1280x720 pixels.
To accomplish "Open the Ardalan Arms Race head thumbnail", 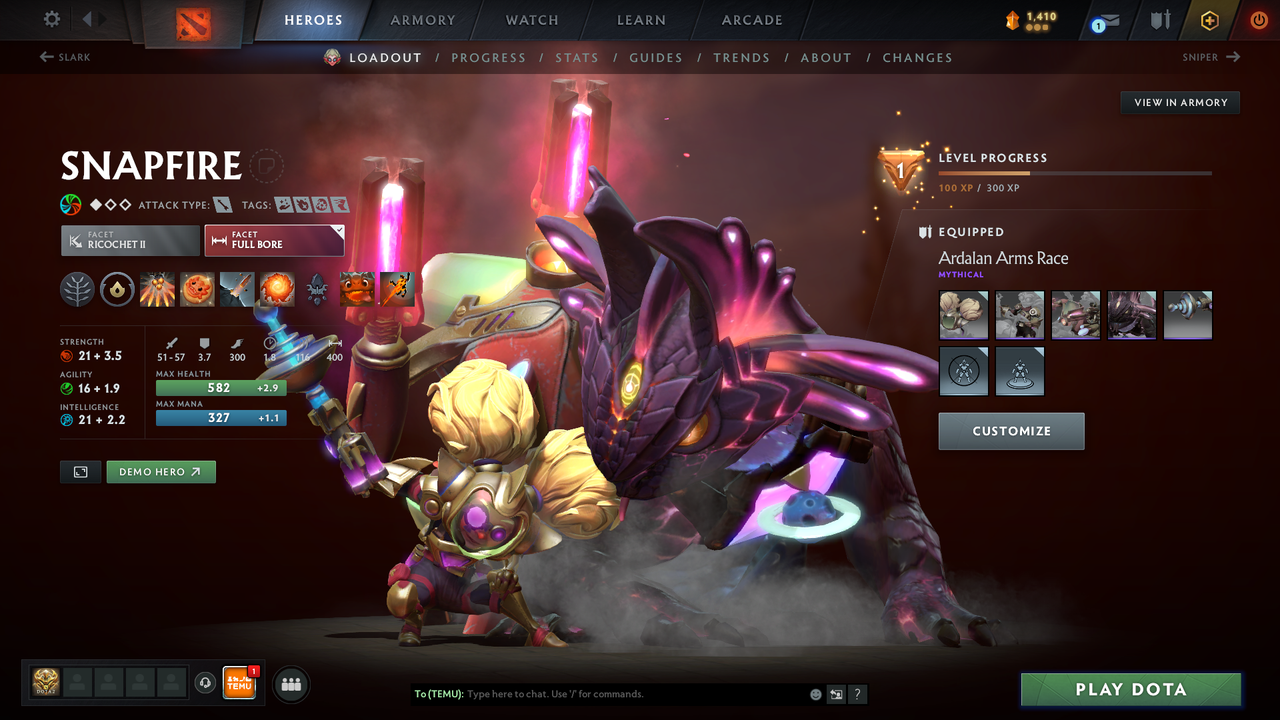I will point(963,314).
